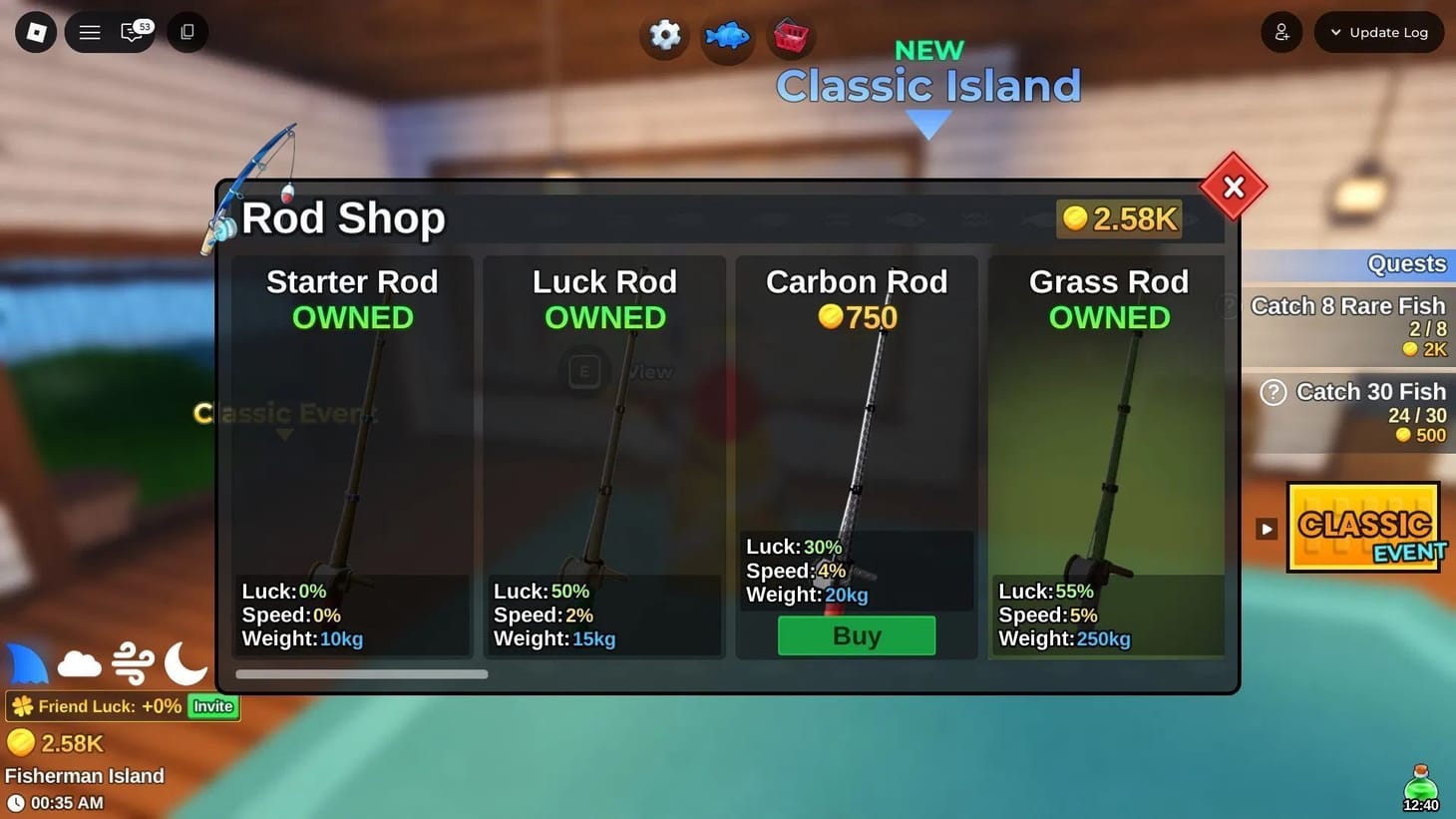Click the luck potion icon showing 12:40
Image resolution: width=1456 pixels, height=819 pixels.
[x=1420, y=784]
